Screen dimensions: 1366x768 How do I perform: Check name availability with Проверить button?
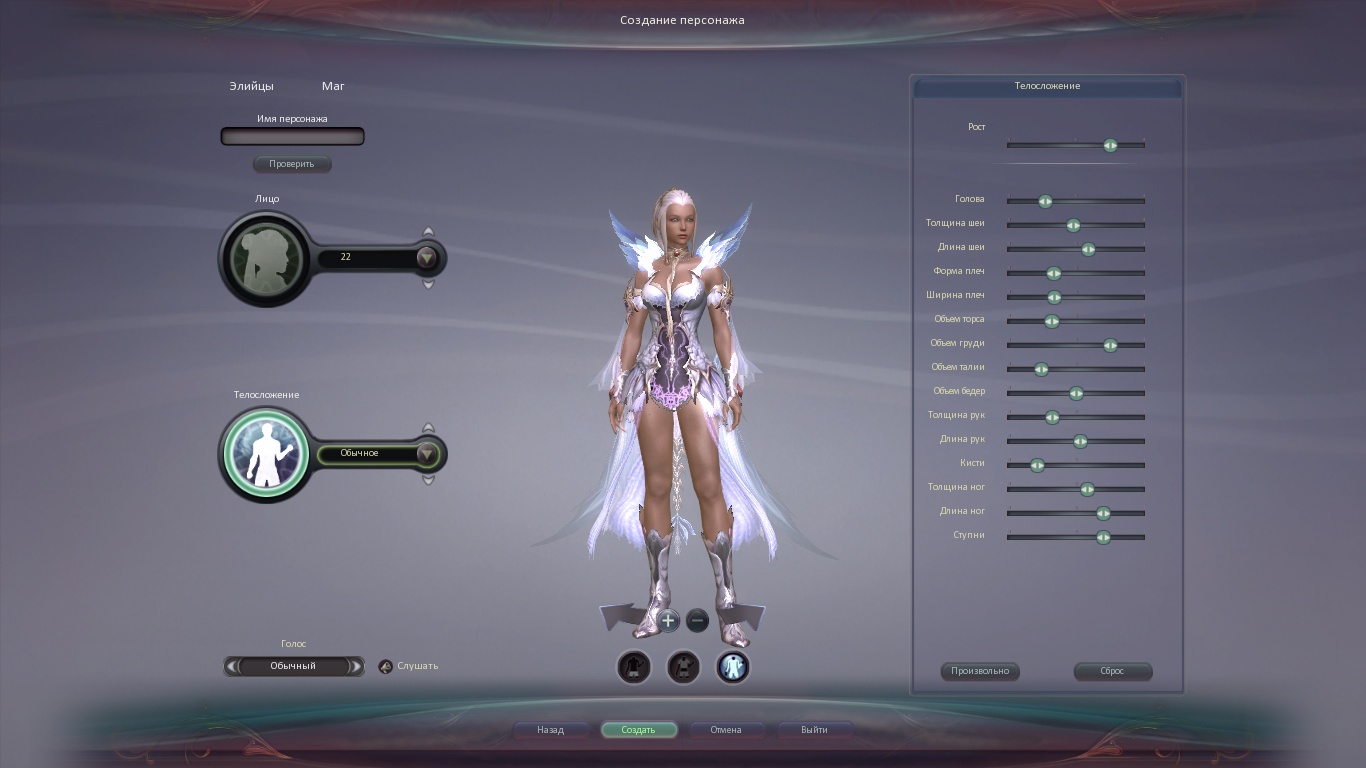pos(291,164)
